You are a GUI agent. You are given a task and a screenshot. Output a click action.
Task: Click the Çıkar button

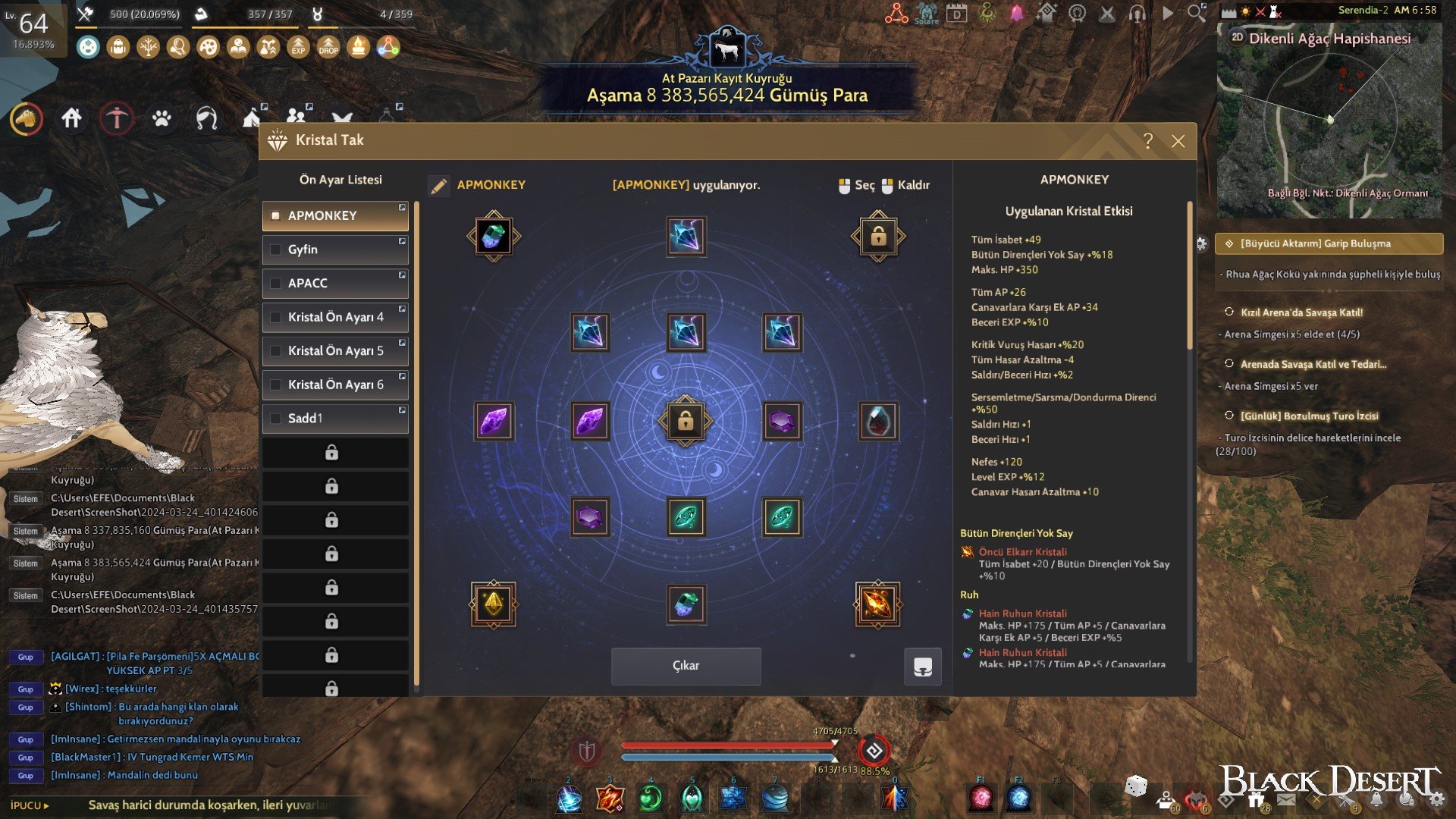[685, 665]
